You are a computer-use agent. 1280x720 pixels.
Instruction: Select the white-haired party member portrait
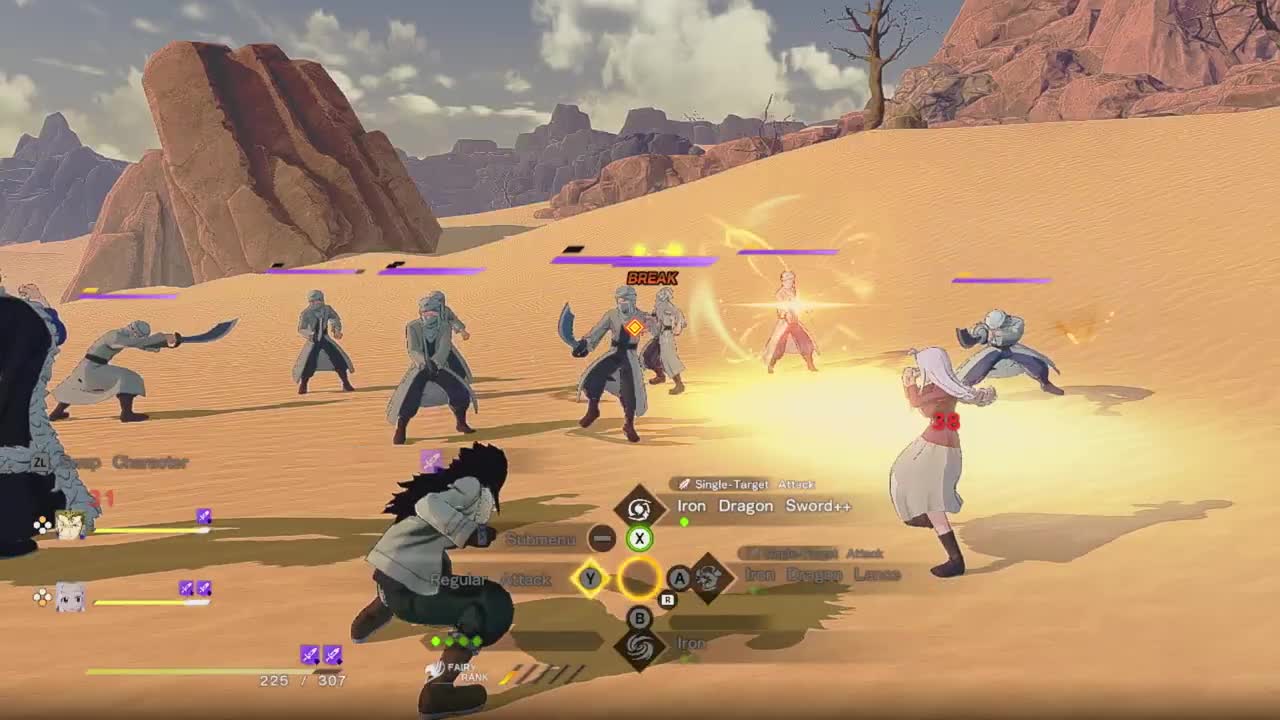(70, 598)
